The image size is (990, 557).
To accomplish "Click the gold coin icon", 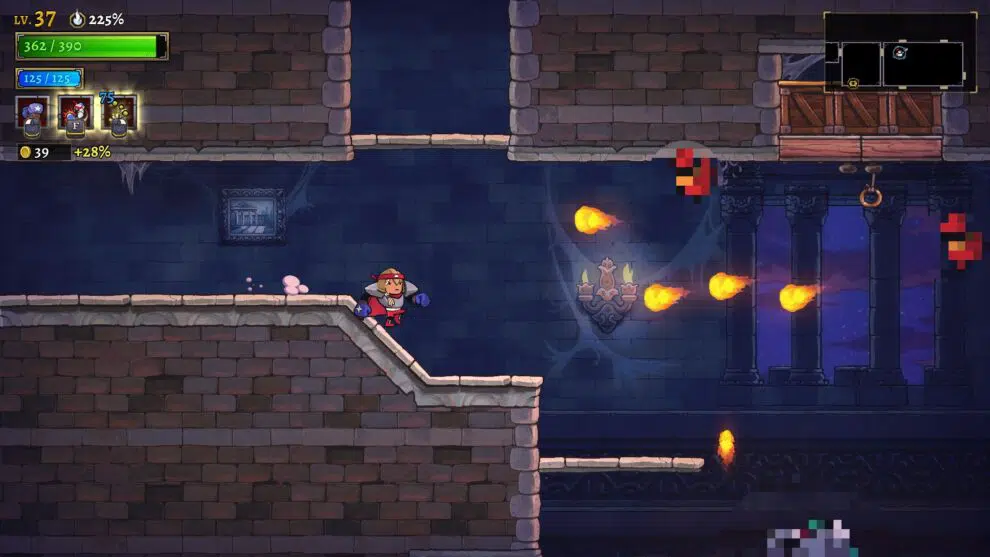I will click(24, 152).
